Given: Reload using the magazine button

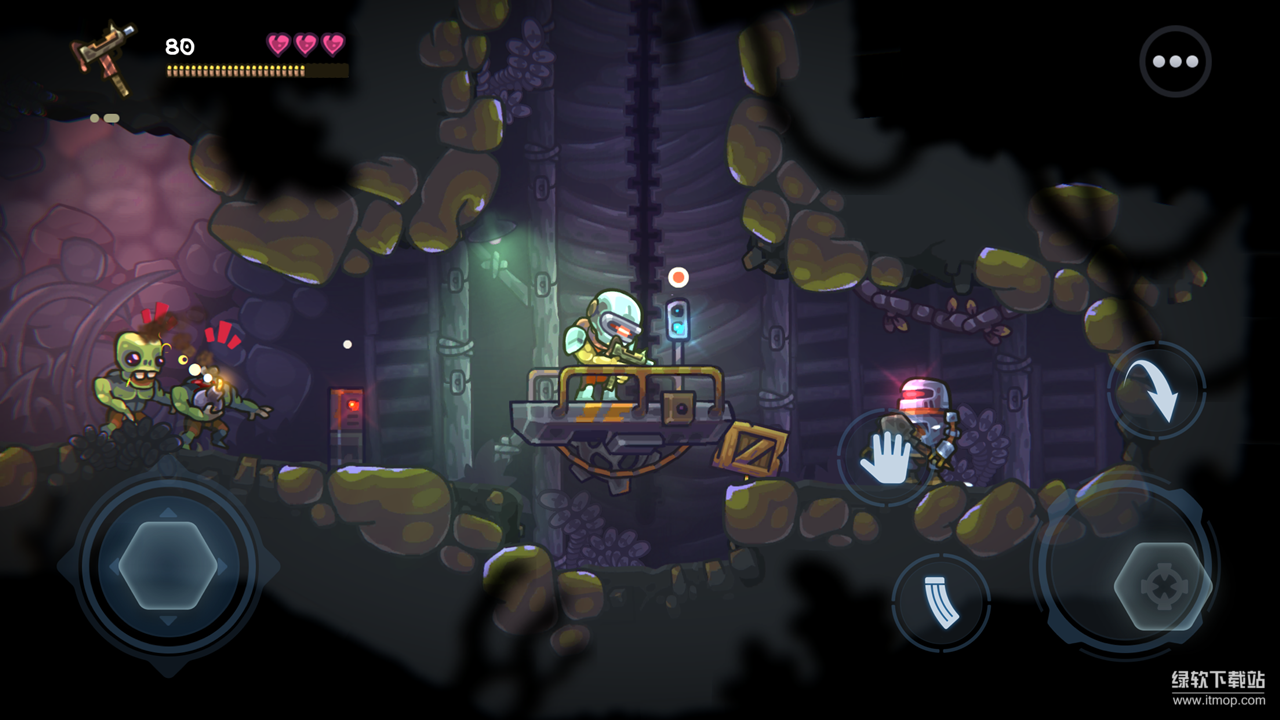Looking at the screenshot, I should [940, 603].
